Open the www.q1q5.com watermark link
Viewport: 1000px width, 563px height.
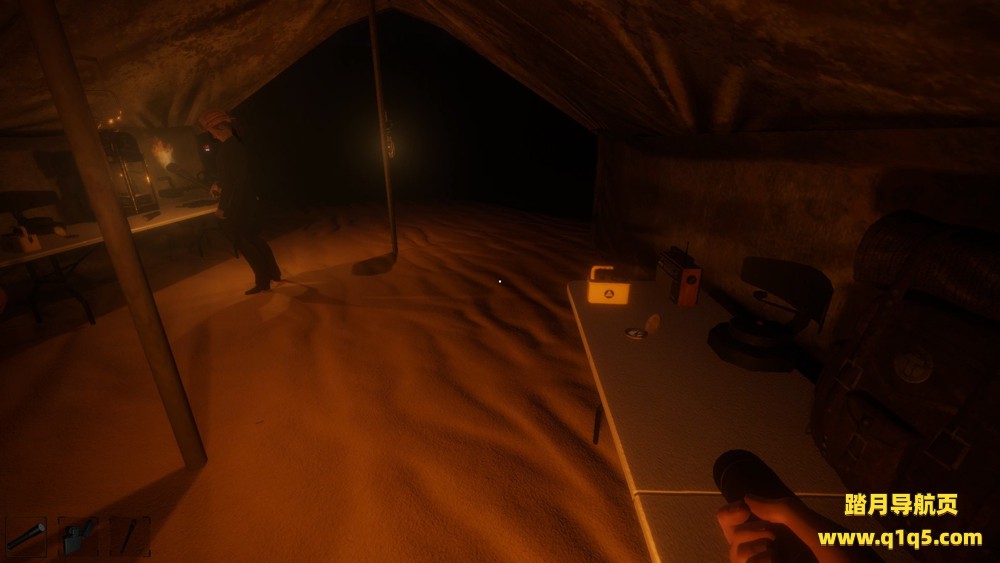899,538
